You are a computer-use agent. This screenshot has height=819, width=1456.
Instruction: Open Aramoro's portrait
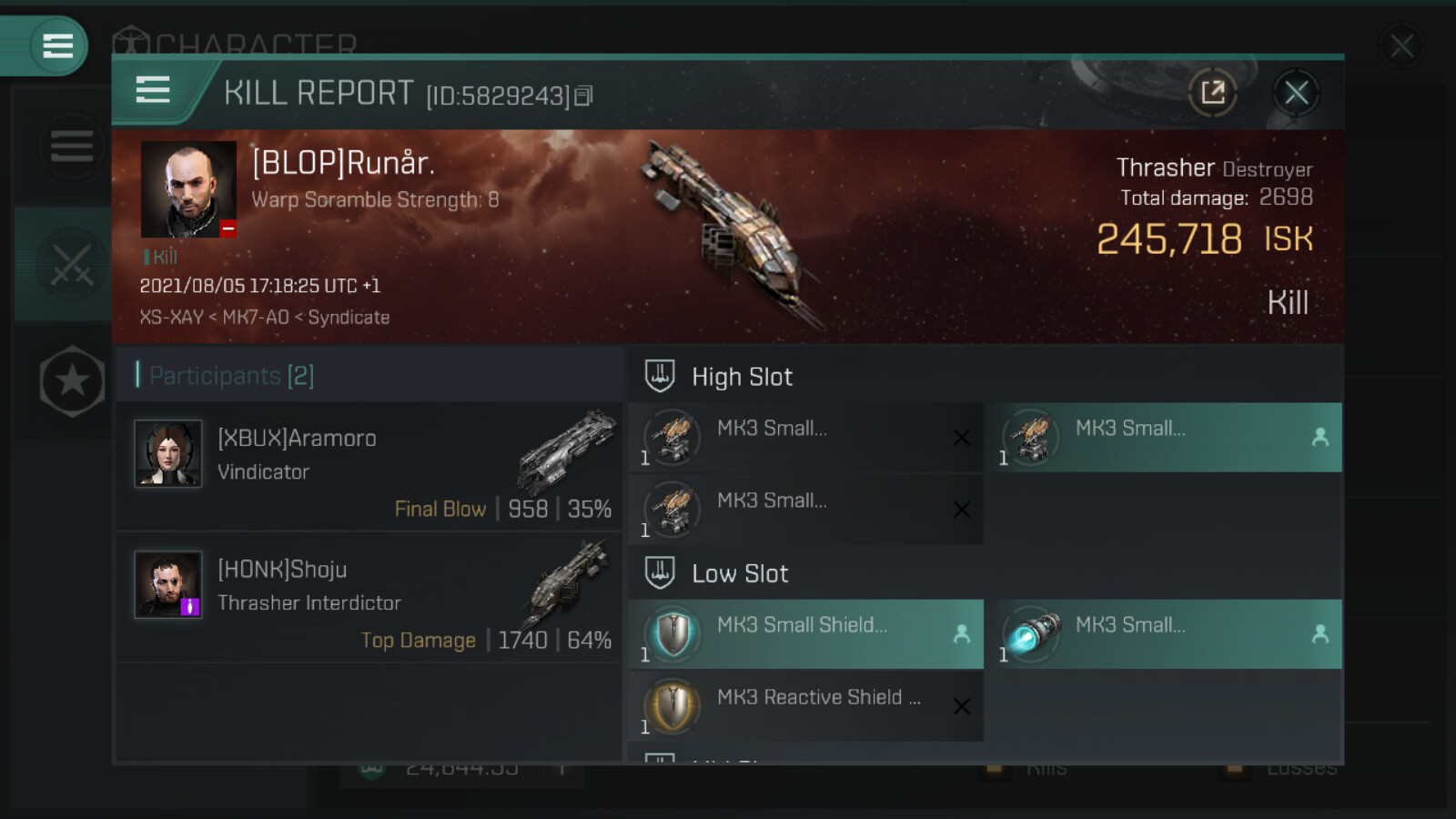pos(168,453)
